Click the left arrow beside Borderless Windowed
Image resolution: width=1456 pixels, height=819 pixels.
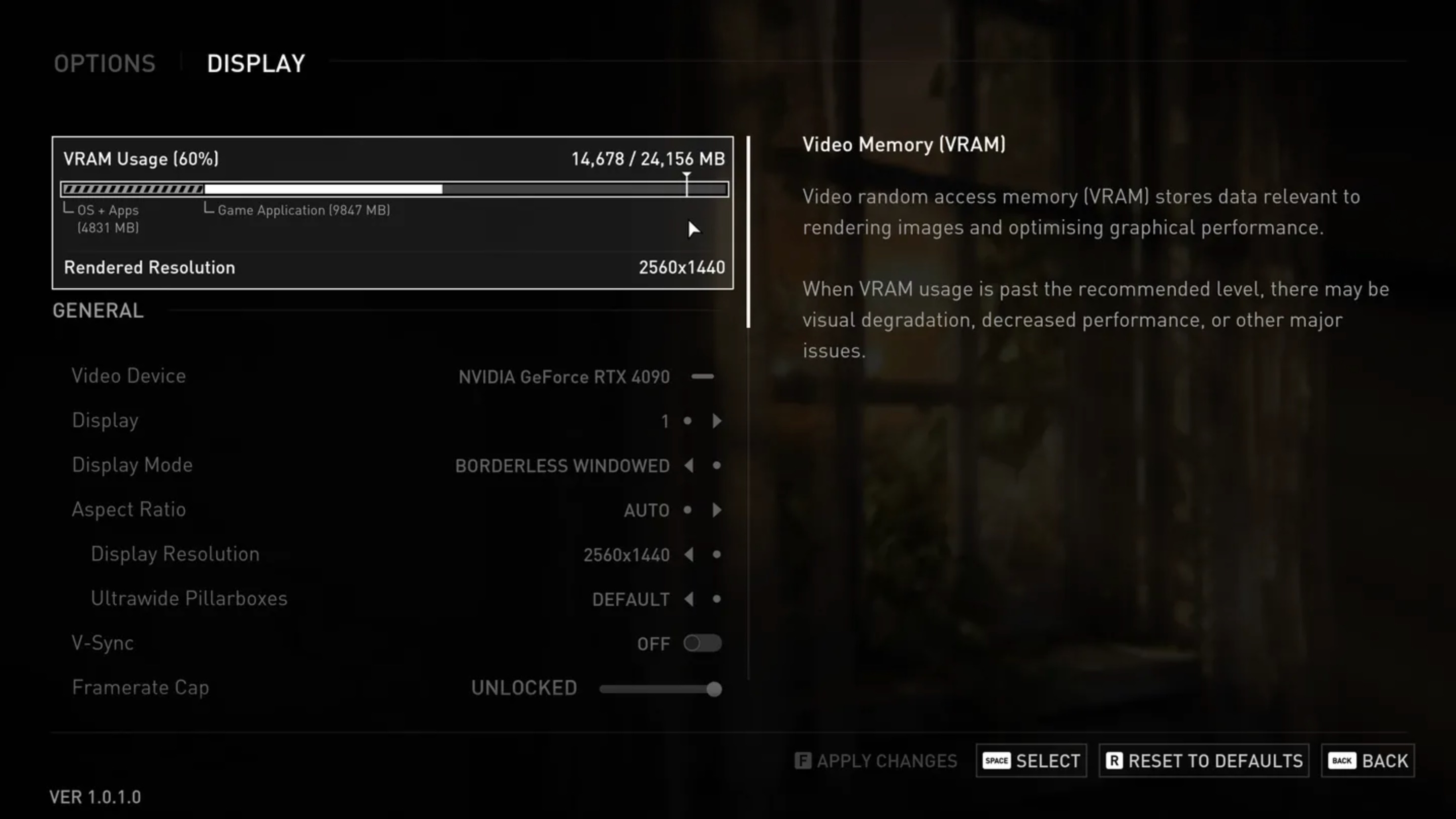coord(689,466)
